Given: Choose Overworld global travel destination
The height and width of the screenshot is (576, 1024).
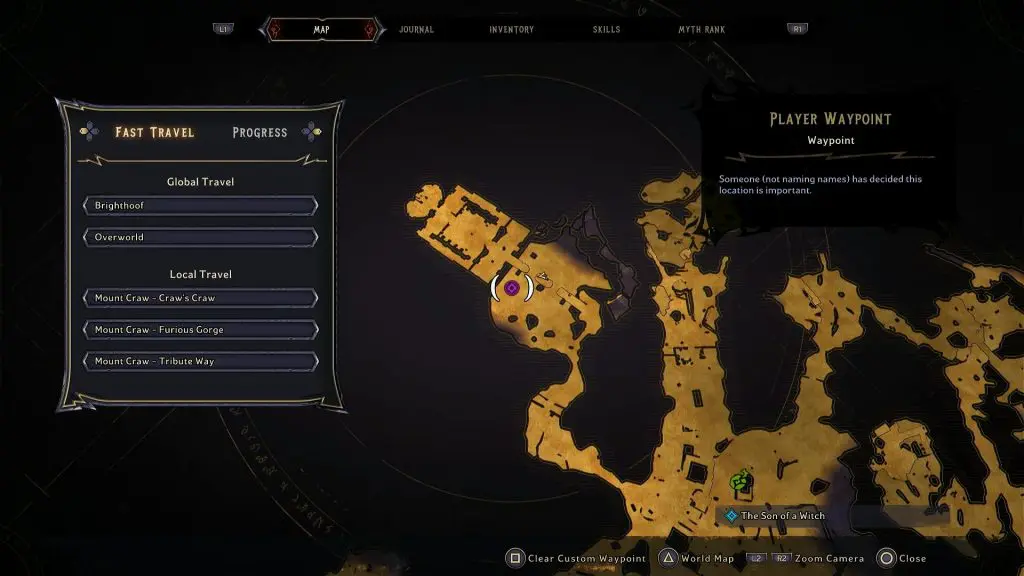Looking at the screenshot, I should (x=201, y=238).
